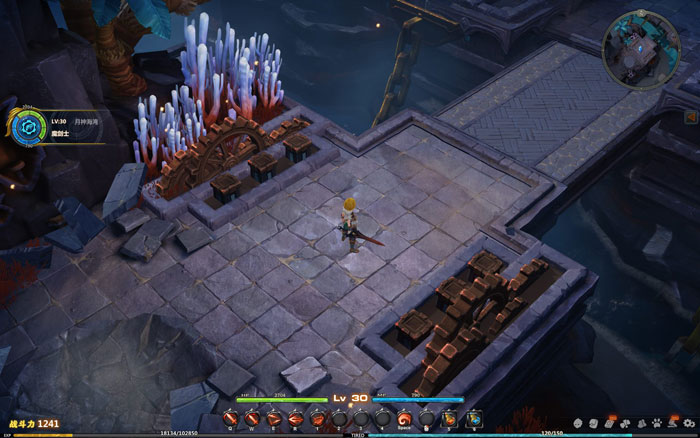700x438 pixels.
Task: Activate the Space swirl dash skill
Action: pyautogui.click(x=405, y=419)
